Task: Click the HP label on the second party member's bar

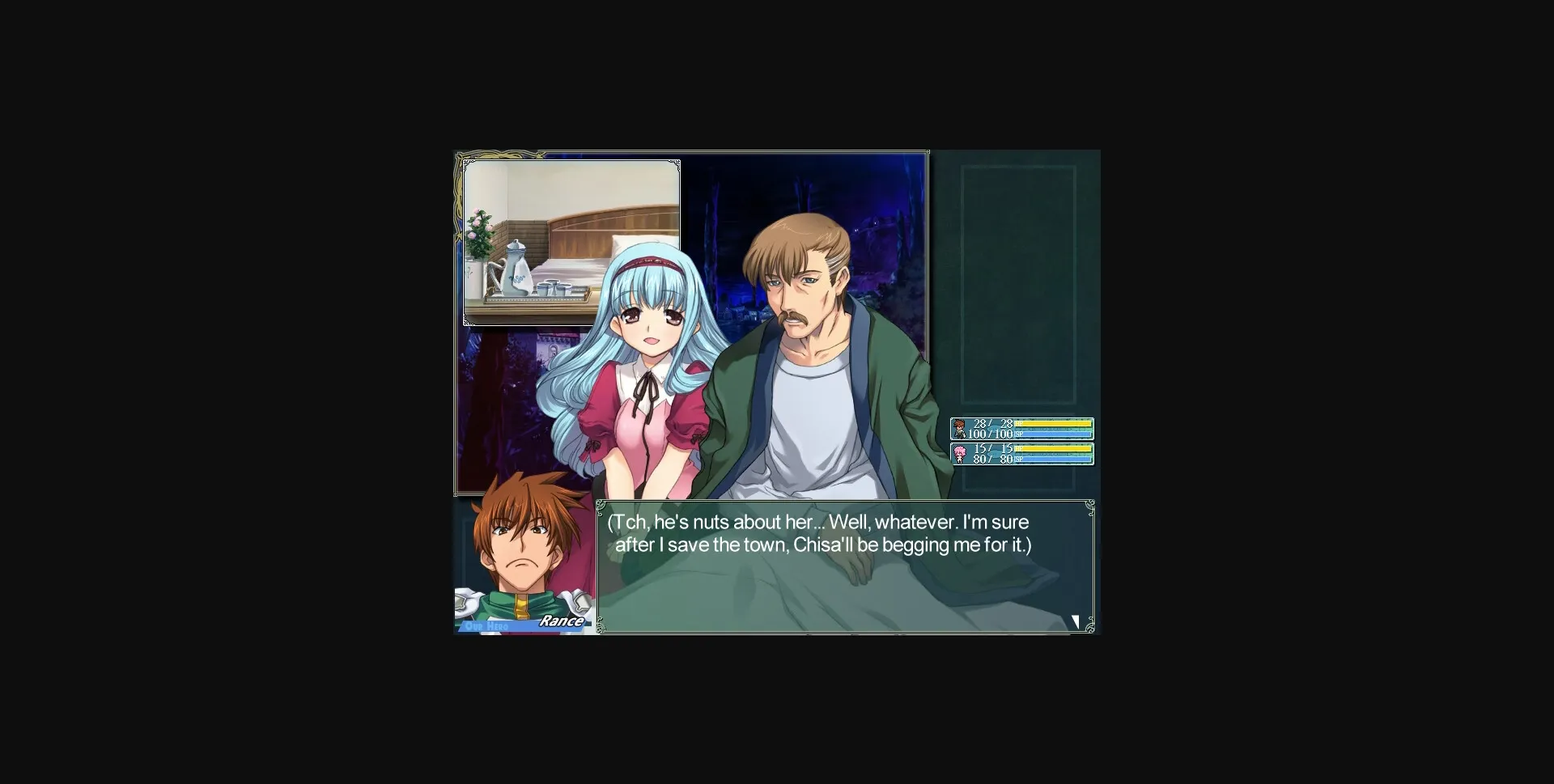Action: [x=1019, y=449]
